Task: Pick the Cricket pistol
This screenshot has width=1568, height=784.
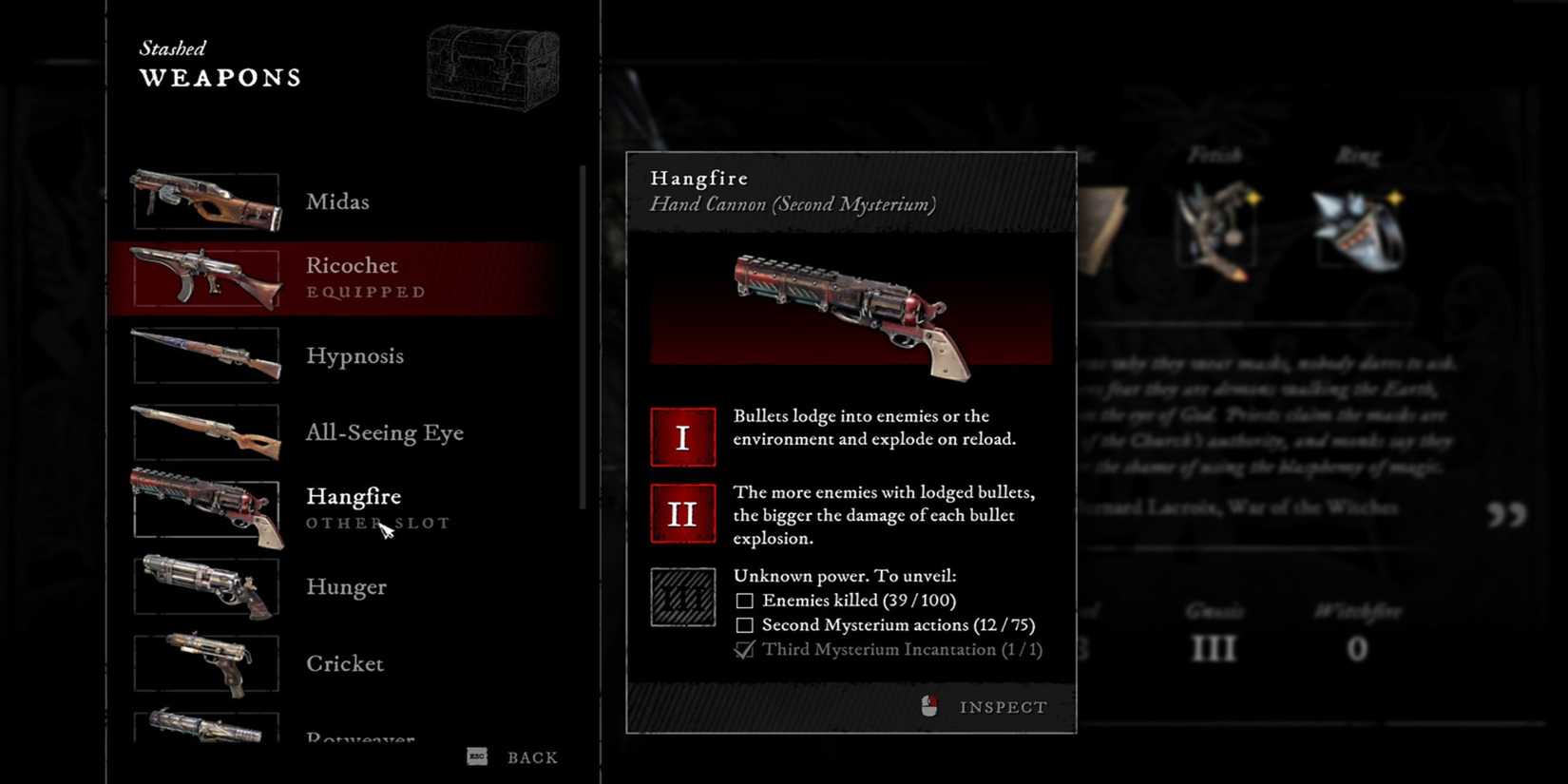Action: coord(344,663)
